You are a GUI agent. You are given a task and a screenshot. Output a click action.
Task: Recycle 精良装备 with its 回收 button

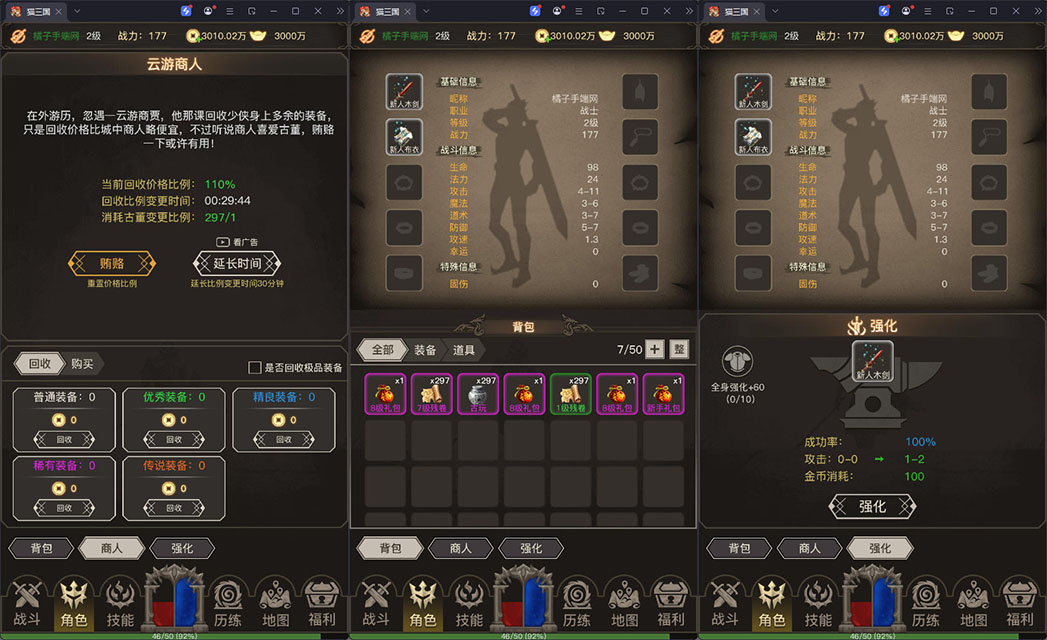pos(284,439)
